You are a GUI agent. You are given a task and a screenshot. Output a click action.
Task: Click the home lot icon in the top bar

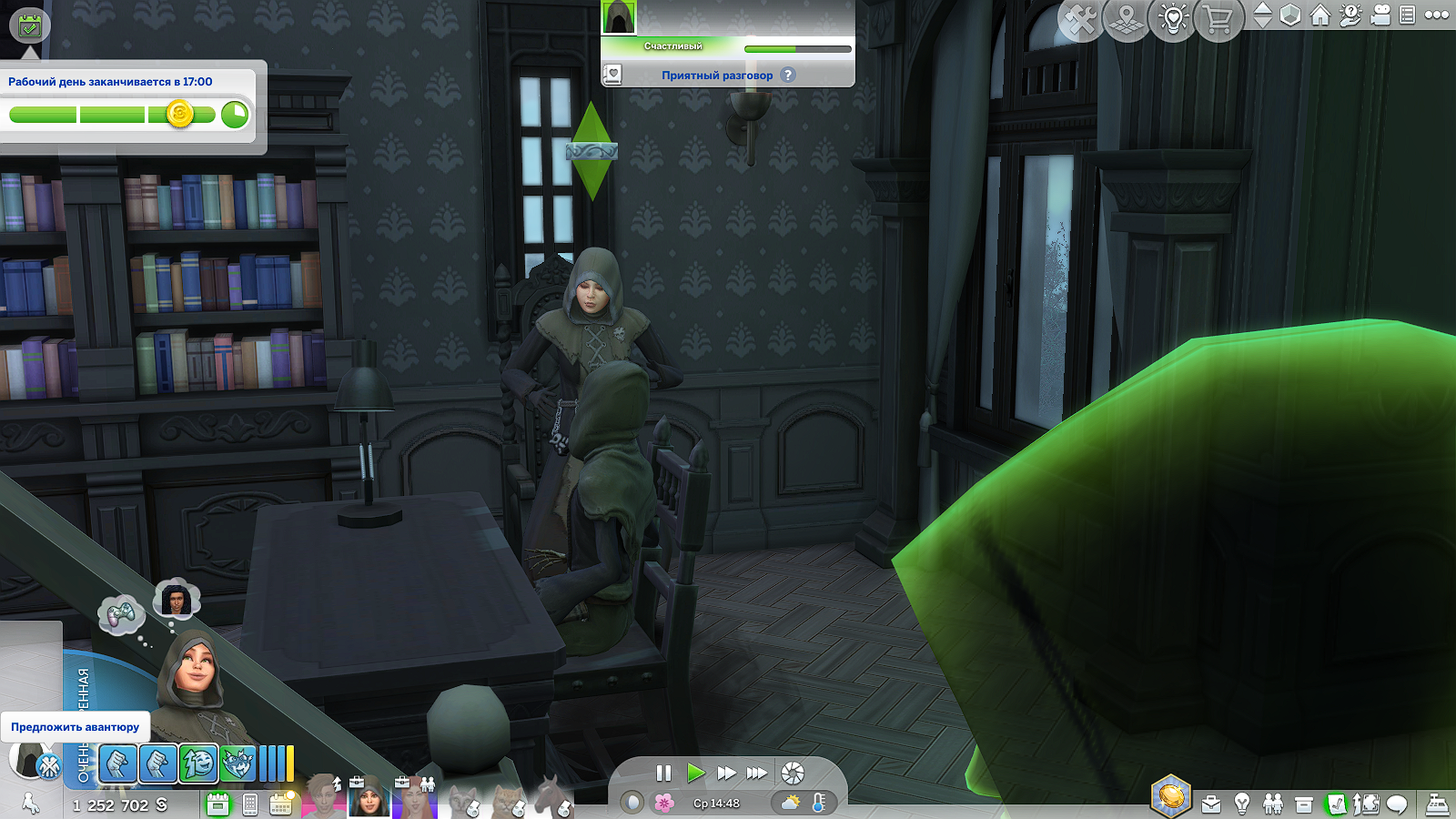1320,15
